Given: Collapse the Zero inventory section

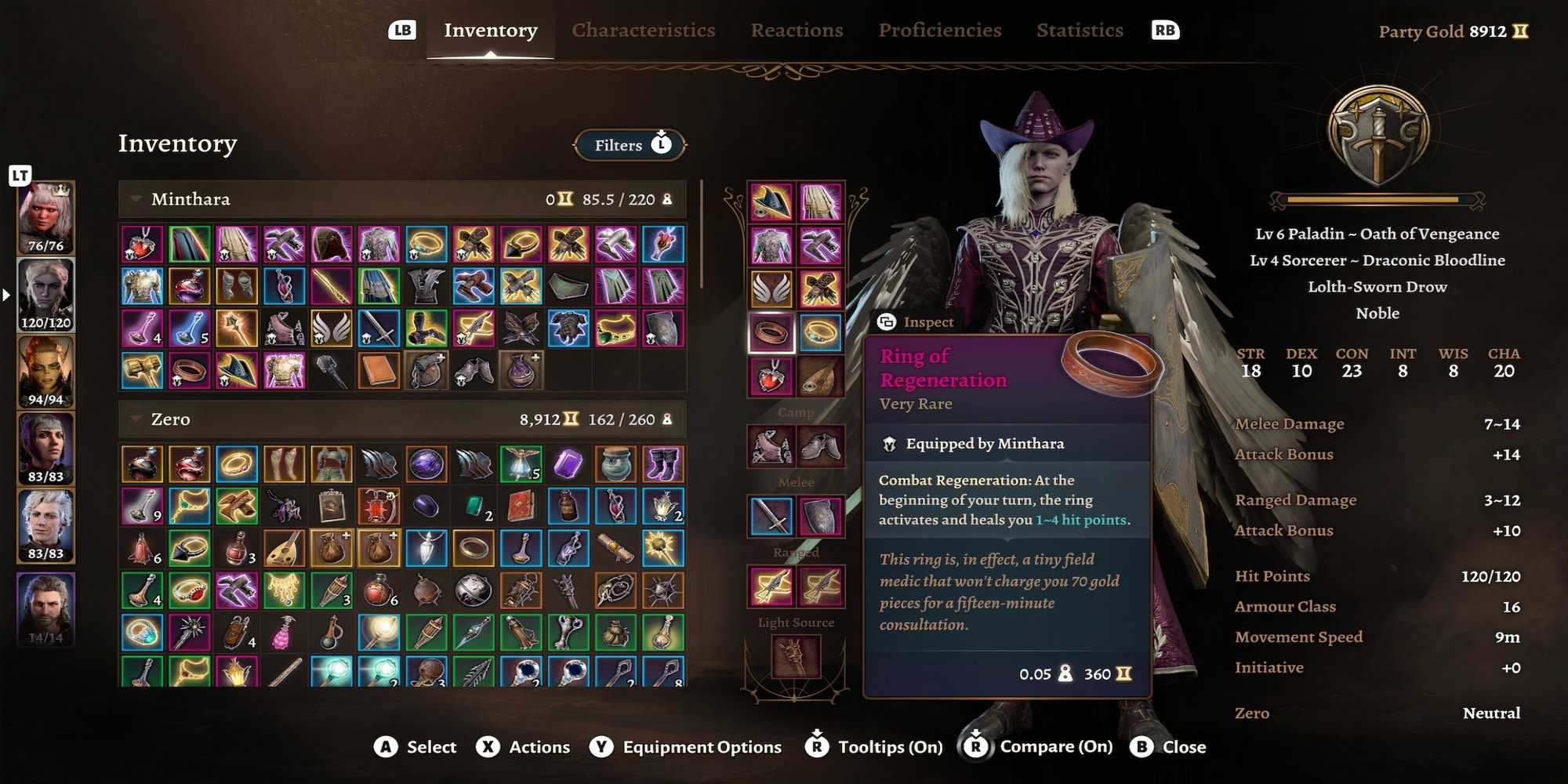Looking at the screenshot, I should [x=135, y=419].
